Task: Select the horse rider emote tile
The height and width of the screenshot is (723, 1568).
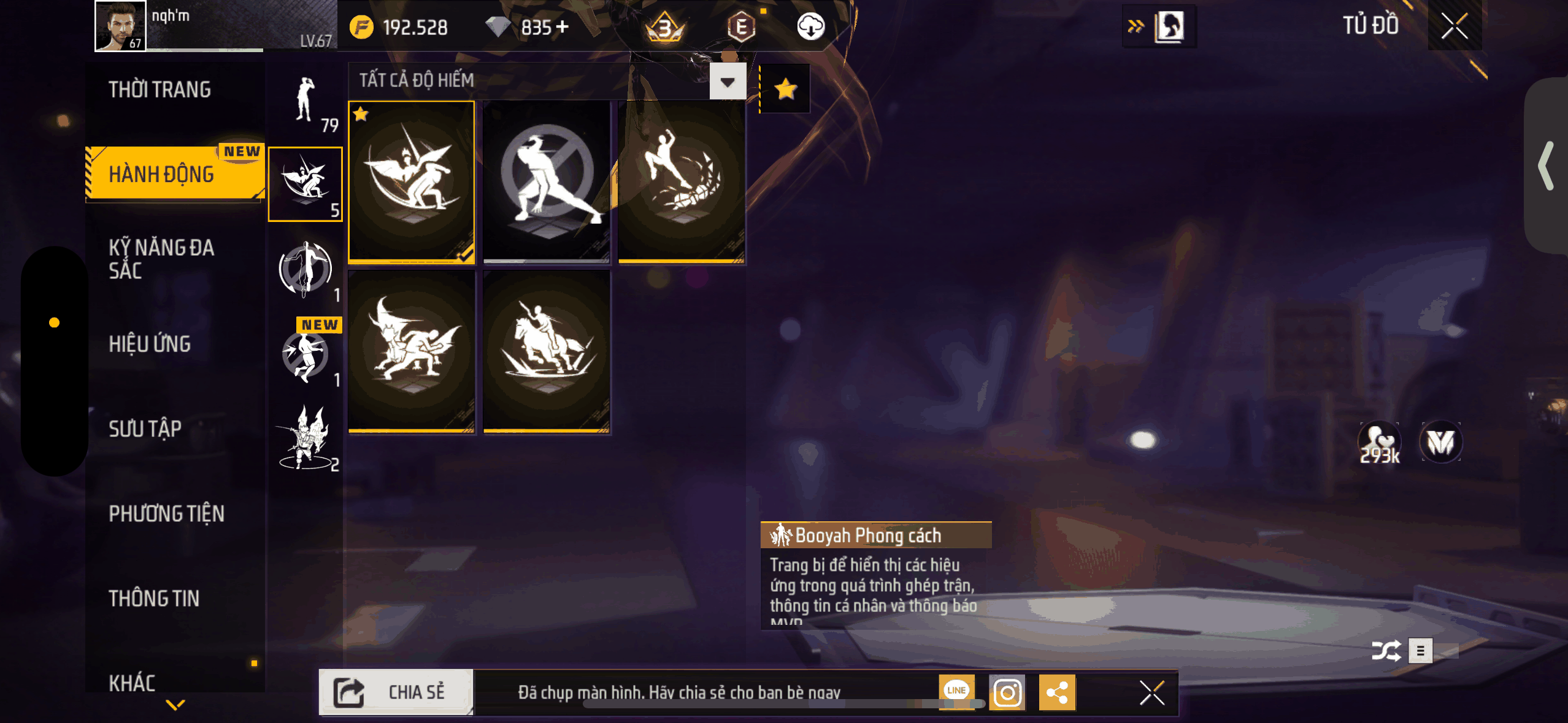Action: [x=547, y=351]
